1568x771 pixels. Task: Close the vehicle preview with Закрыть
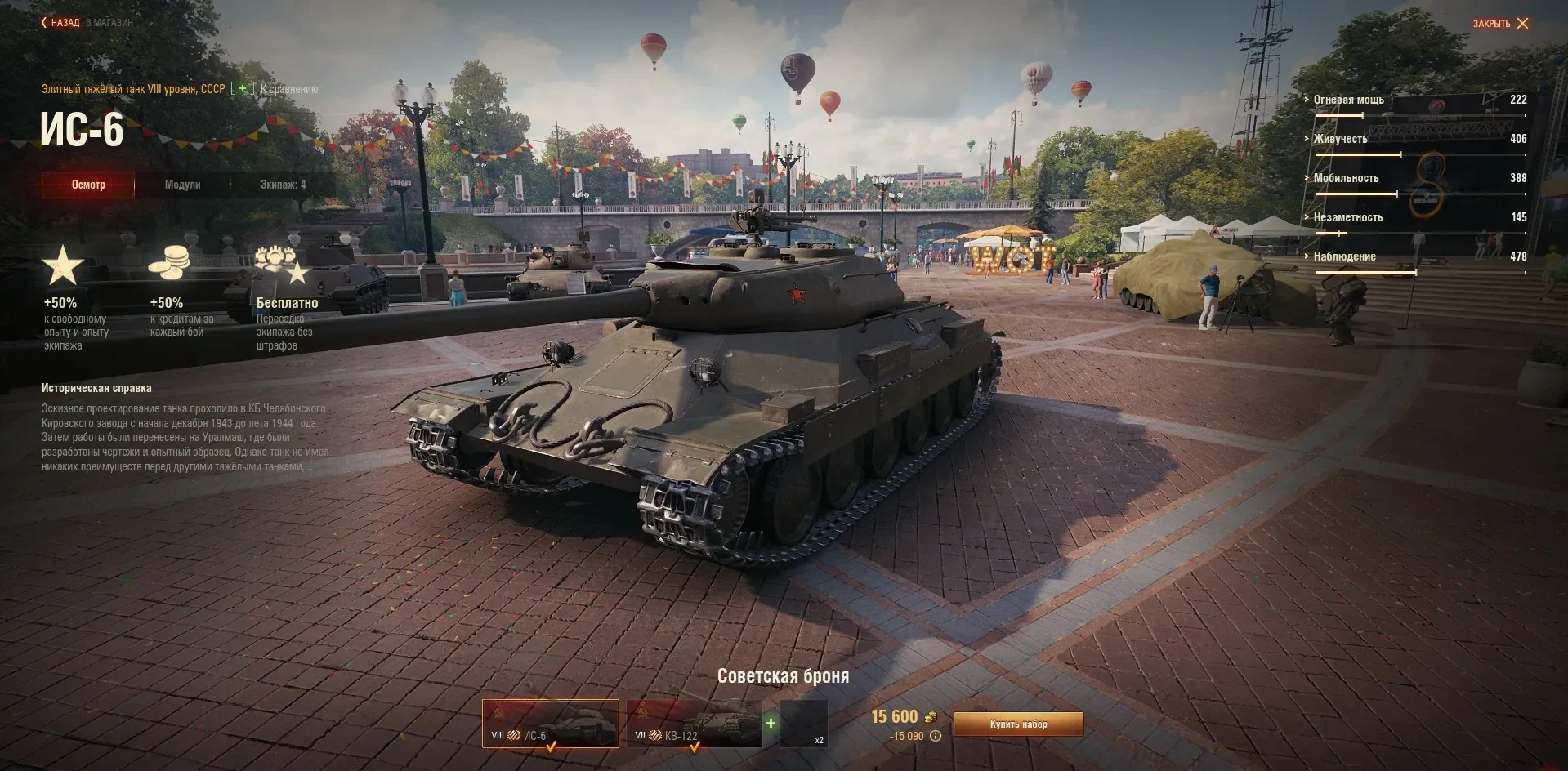pos(1500,24)
